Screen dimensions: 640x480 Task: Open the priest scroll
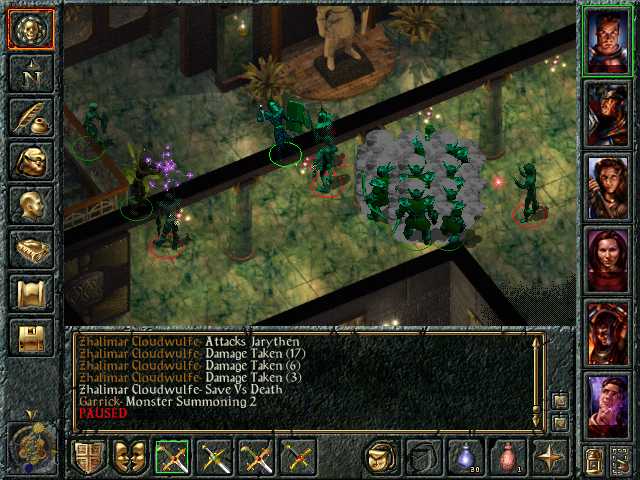(31, 293)
